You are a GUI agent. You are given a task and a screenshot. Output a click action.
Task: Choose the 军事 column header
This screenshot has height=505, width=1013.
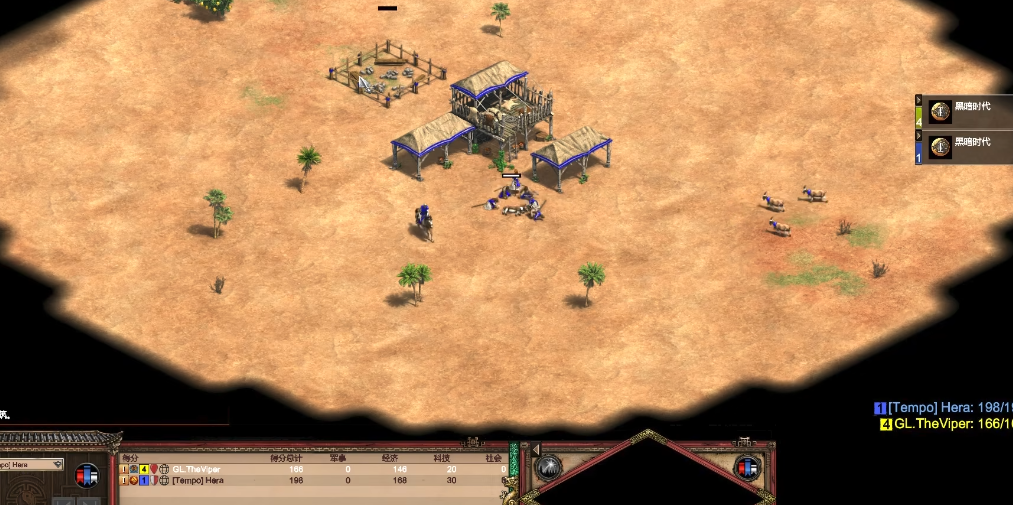[338, 458]
